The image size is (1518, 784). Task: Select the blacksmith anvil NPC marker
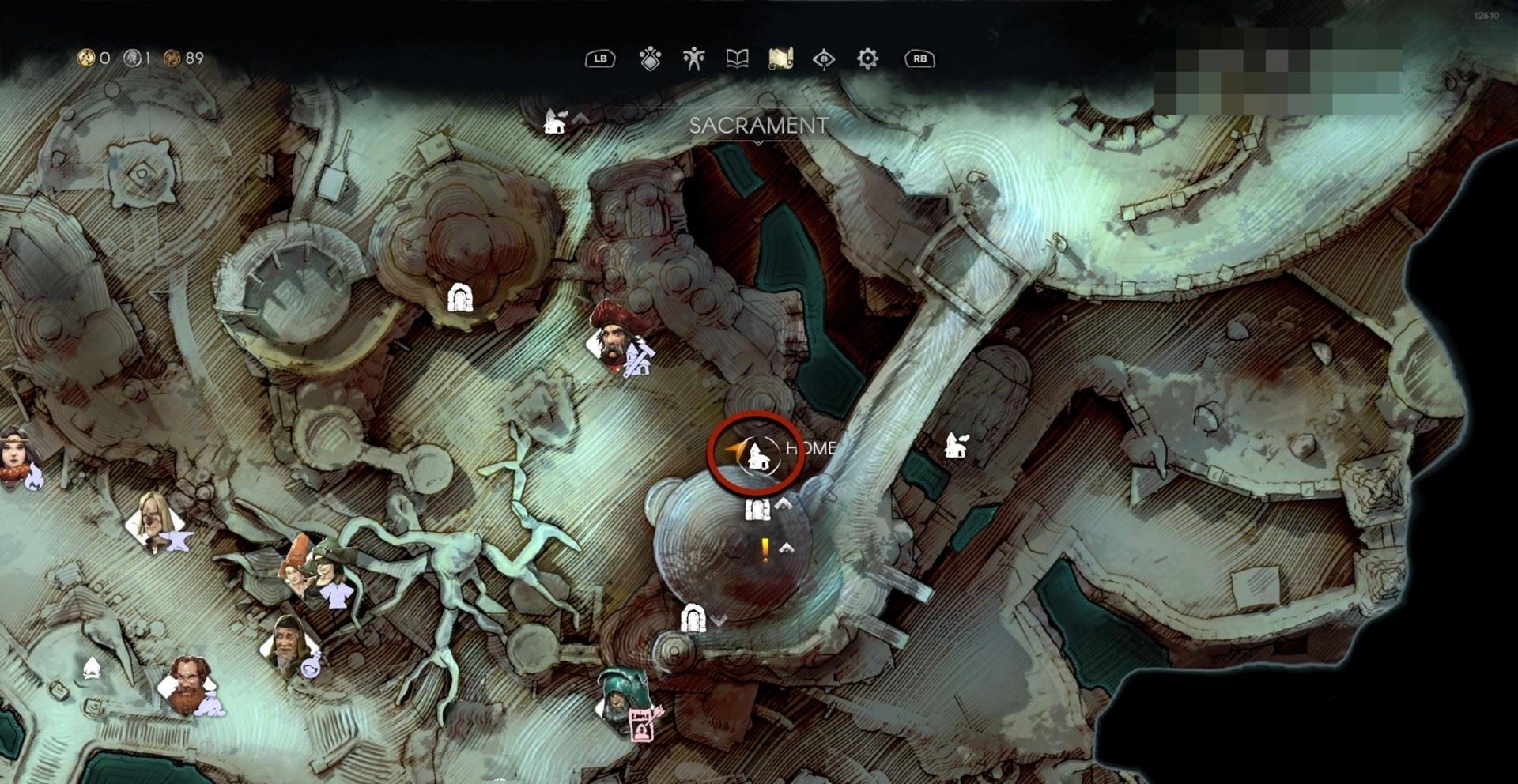(x=157, y=522)
